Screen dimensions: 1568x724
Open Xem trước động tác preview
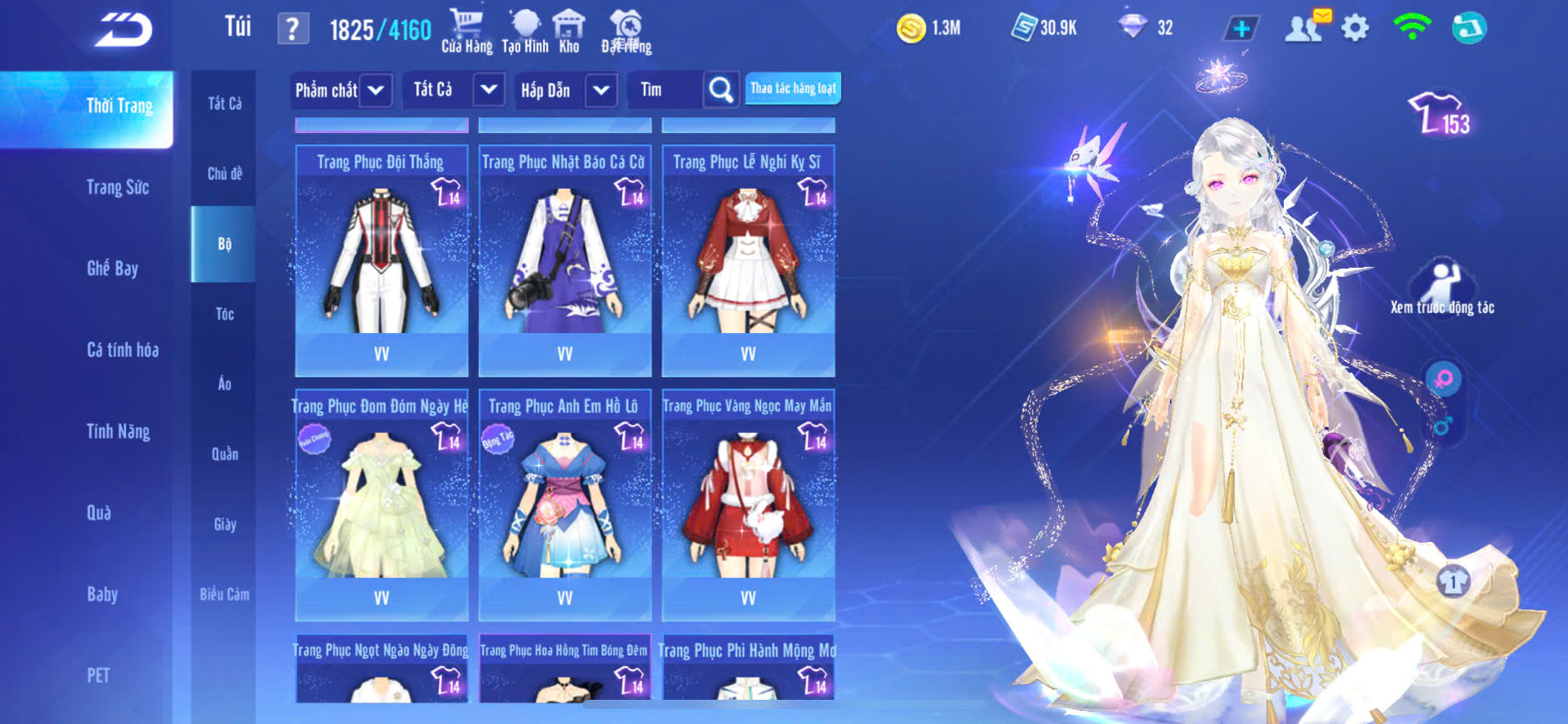(1442, 287)
